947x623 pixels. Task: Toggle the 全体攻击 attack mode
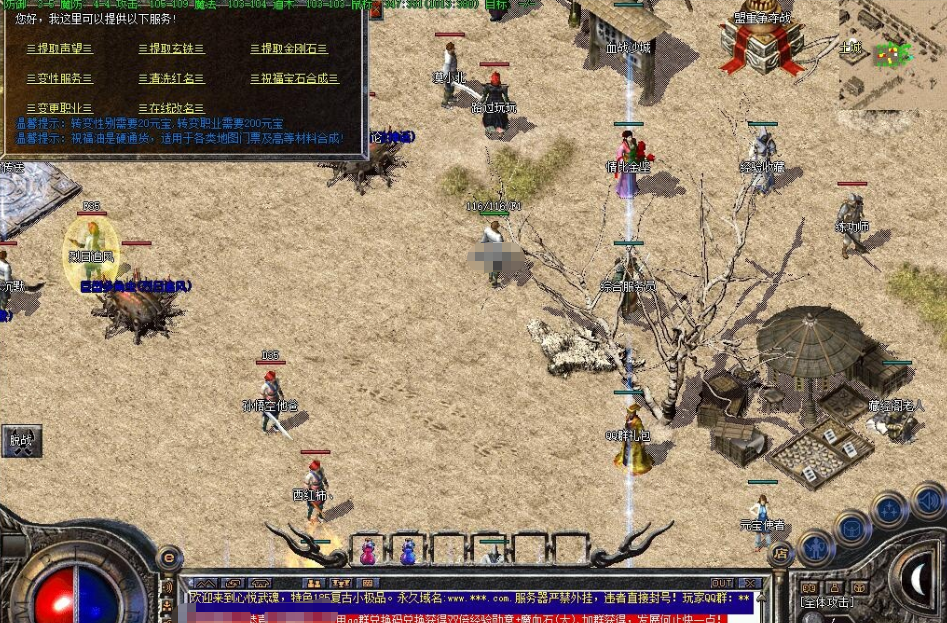point(827,604)
